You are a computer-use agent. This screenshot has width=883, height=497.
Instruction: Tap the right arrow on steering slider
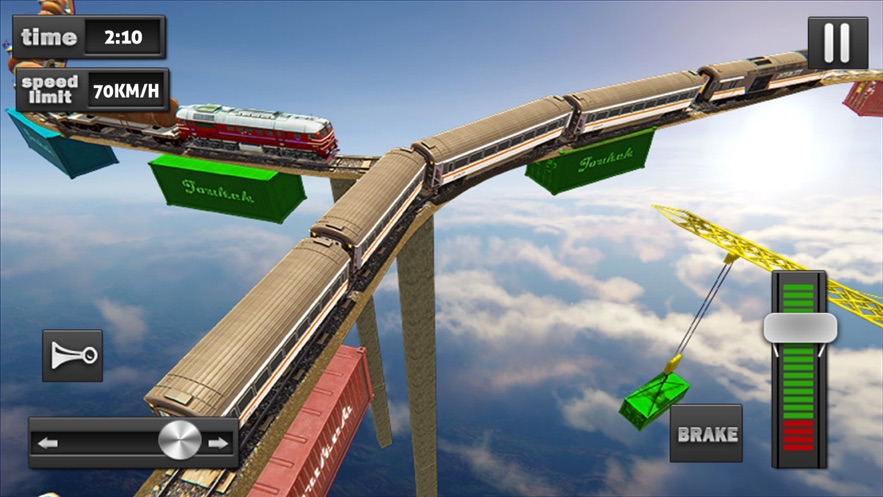[218, 443]
